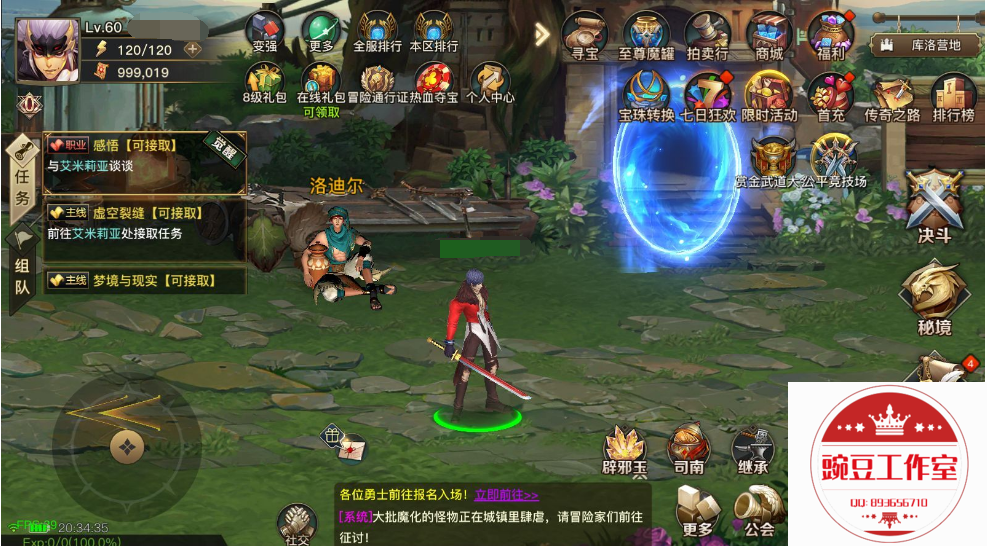Open the 拍卖行 auction house
The image size is (987, 546).
(707, 35)
